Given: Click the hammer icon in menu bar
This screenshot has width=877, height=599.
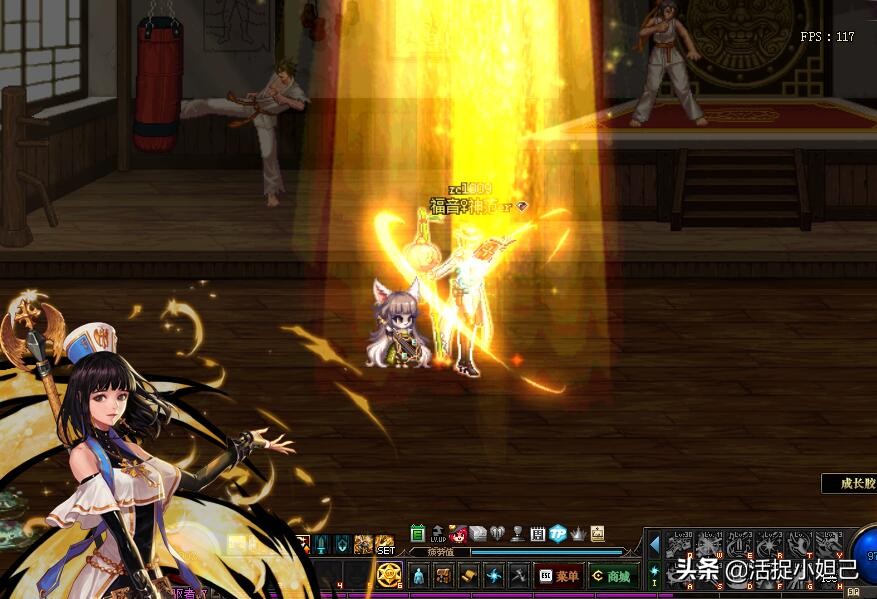Looking at the screenshot, I should pyautogui.click(x=517, y=576).
